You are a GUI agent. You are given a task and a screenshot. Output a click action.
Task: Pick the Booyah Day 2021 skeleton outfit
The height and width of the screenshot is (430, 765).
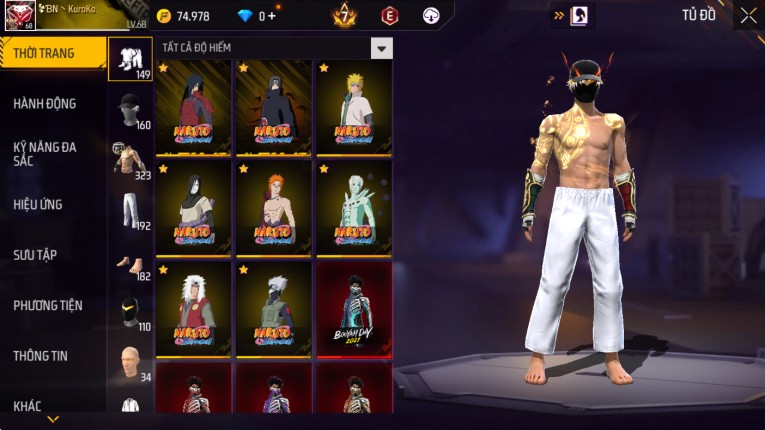click(x=354, y=307)
